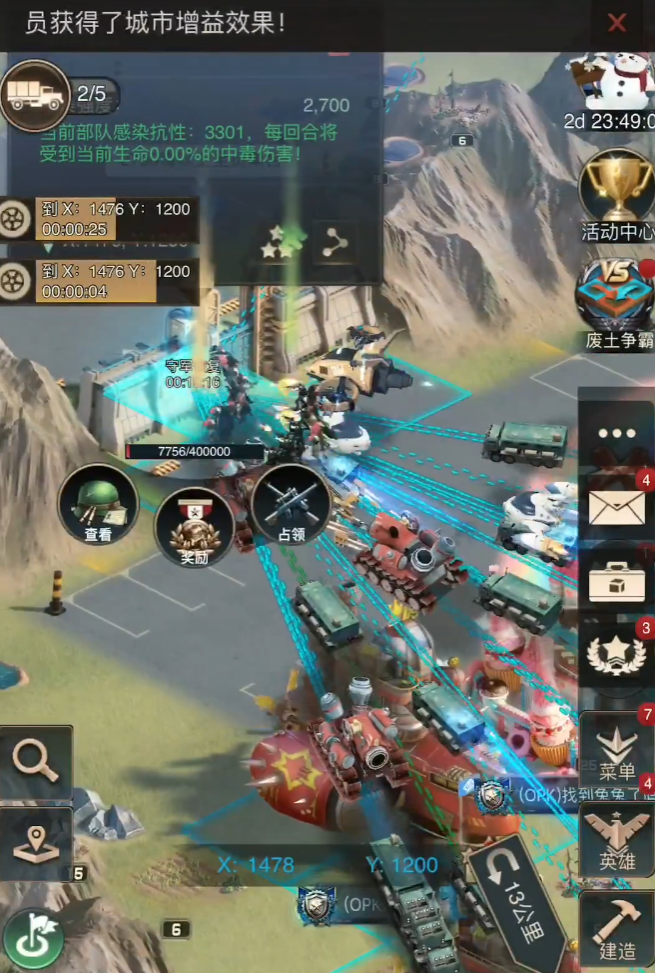The height and width of the screenshot is (973, 655).
Task: Open the 英雄 heroes screen
Action: coord(616,840)
